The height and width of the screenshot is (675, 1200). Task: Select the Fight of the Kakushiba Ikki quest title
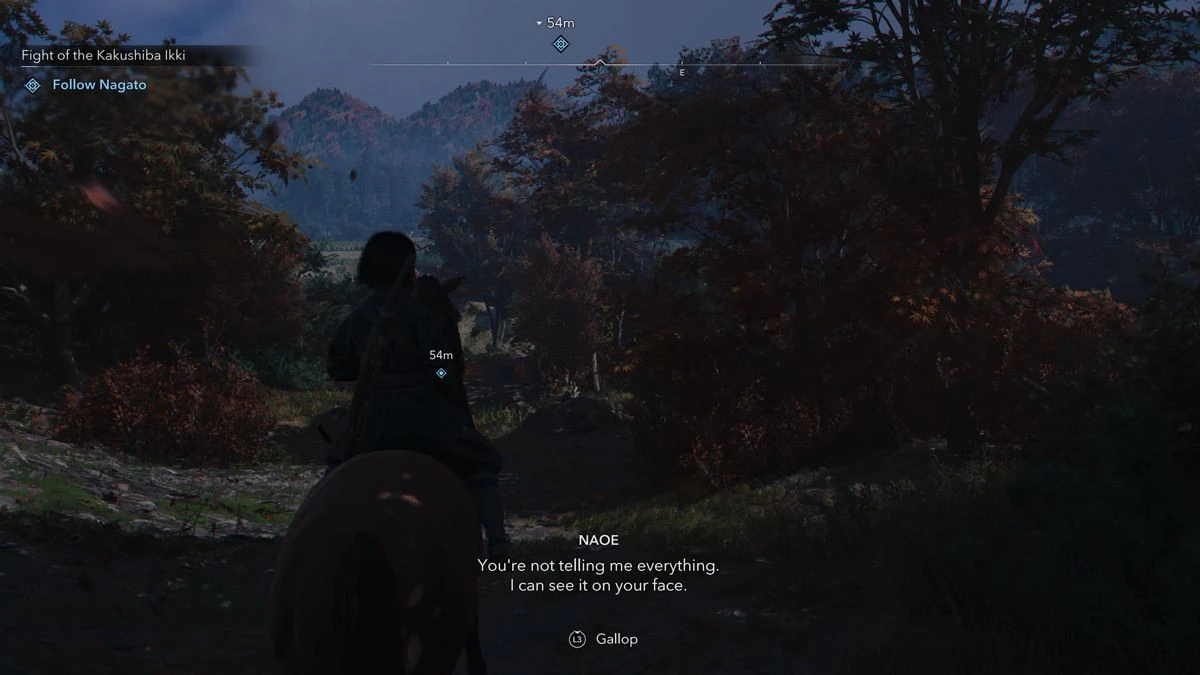tap(103, 56)
